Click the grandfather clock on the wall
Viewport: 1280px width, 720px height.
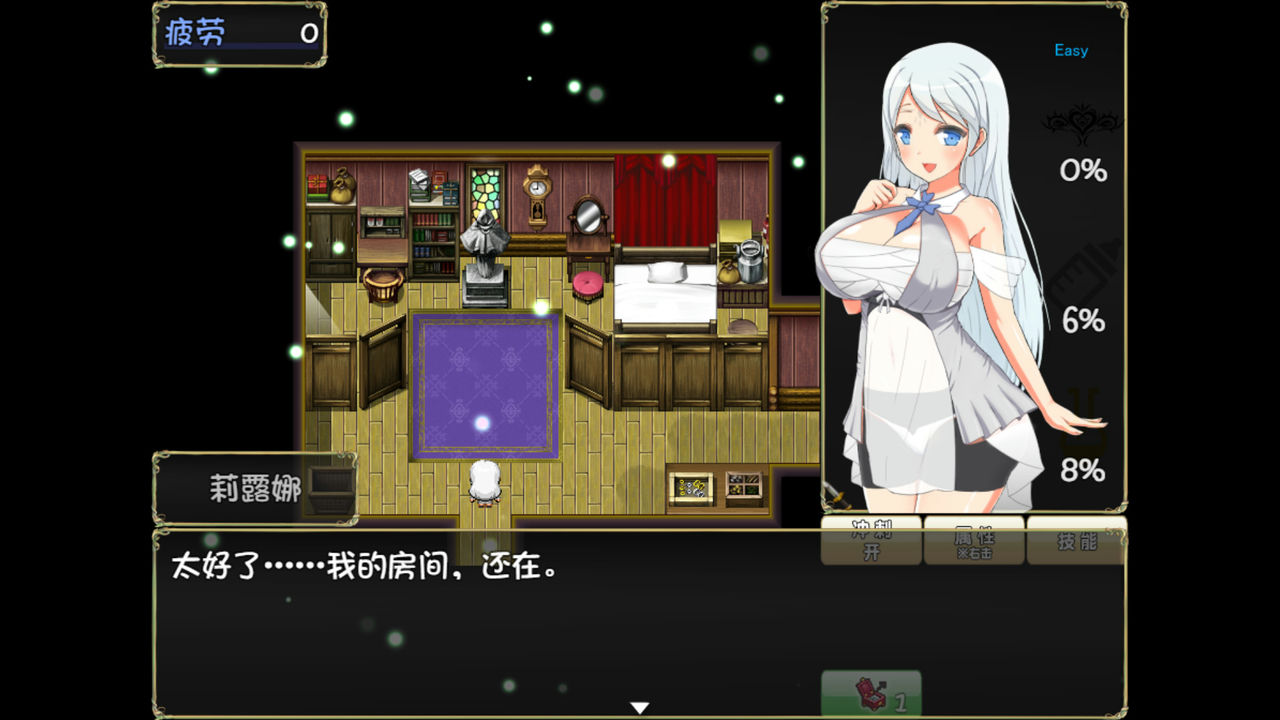pyautogui.click(x=537, y=197)
